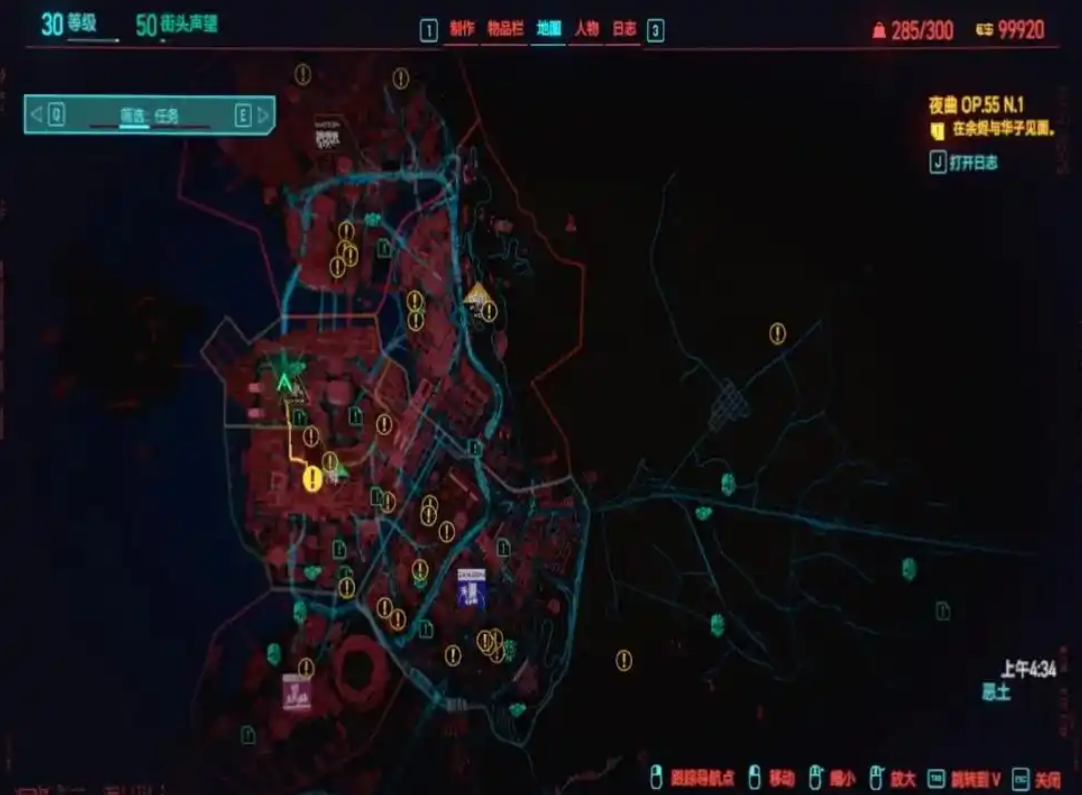Switch to the 日志 journal tab

pyautogui.click(x=624, y=29)
